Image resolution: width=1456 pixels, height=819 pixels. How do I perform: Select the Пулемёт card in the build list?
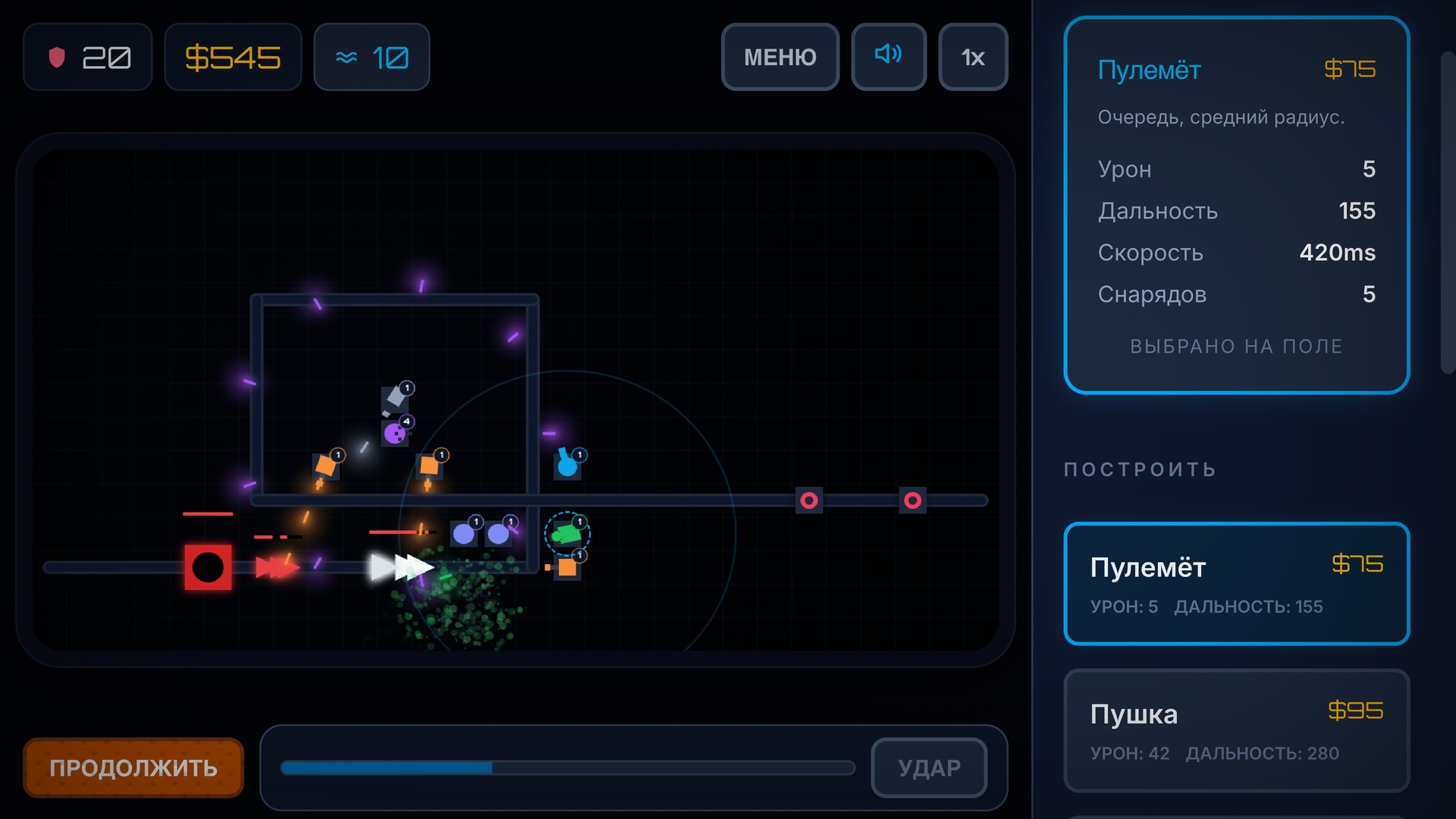pyautogui.click(x=1235, y=584)
